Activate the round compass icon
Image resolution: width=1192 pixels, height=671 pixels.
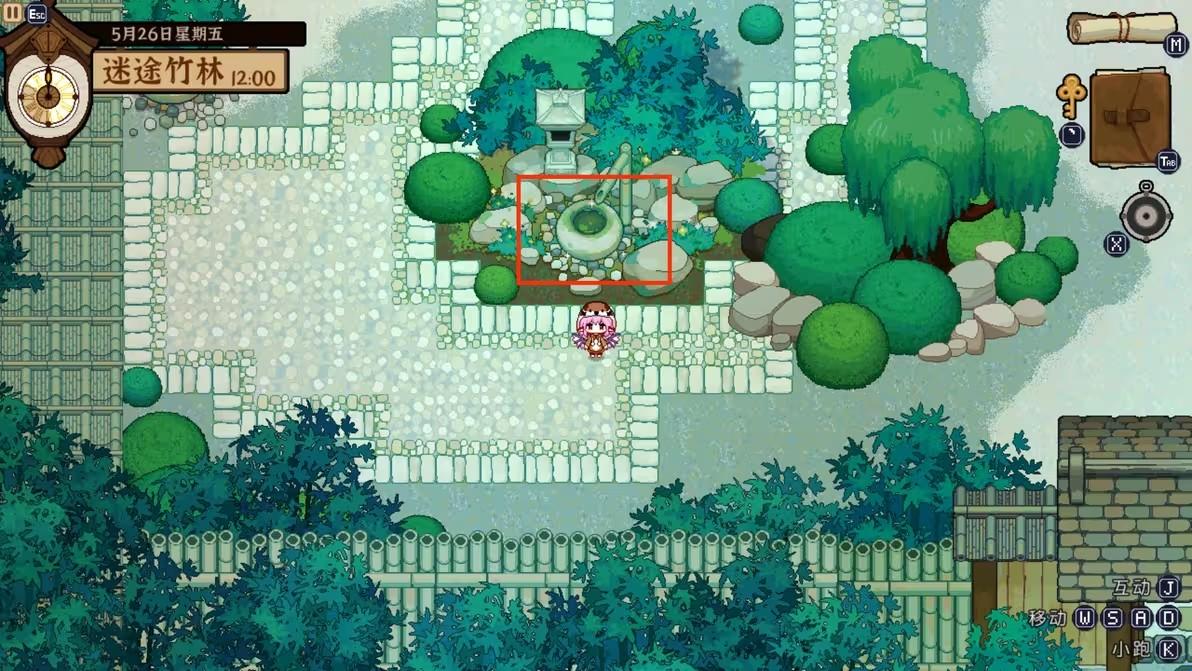(x=1146, y=213)
